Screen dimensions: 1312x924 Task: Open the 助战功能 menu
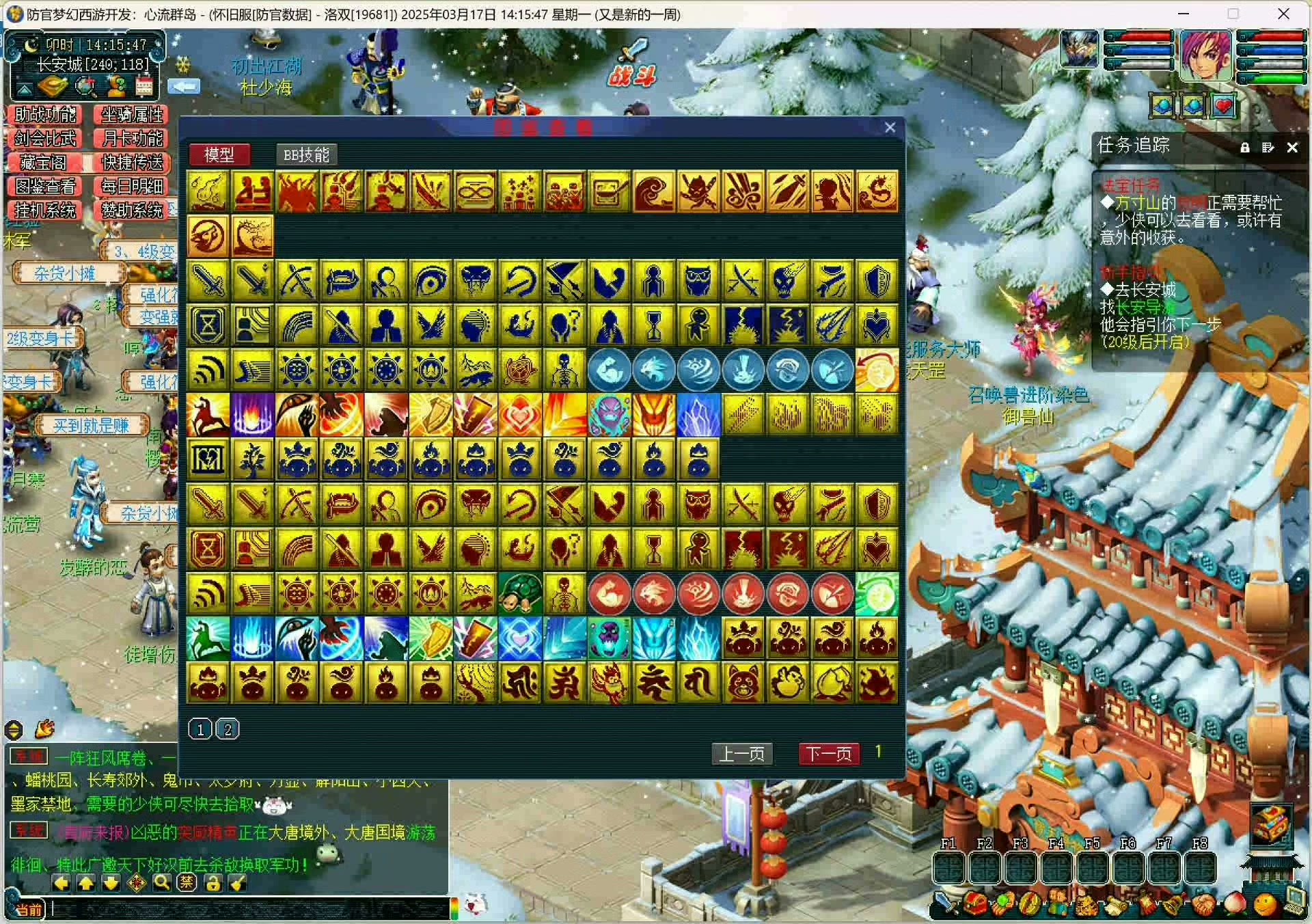(45, 115)
